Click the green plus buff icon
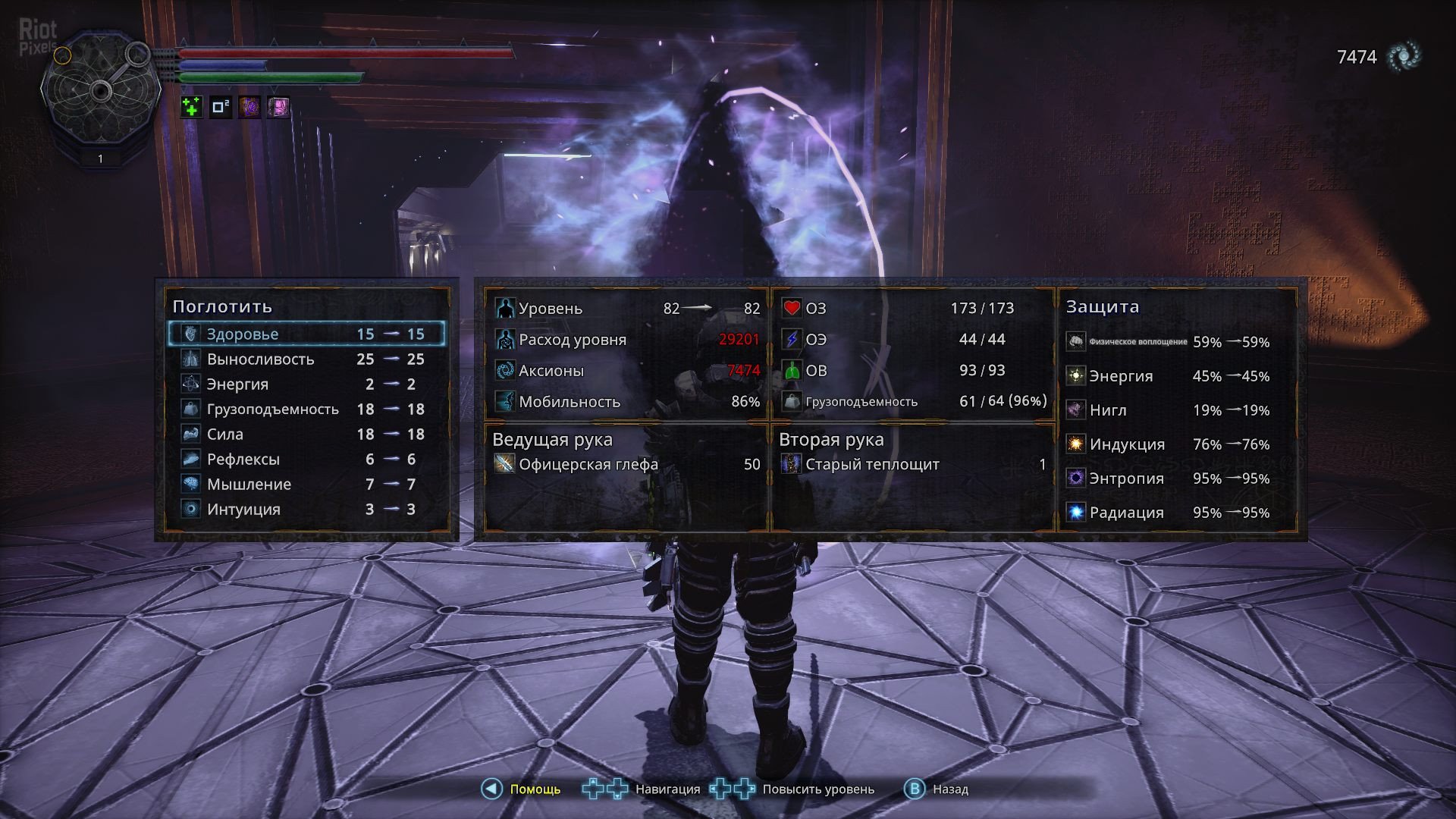The height and width of the screenshot is (819, 1456). (x=192, y=107)
